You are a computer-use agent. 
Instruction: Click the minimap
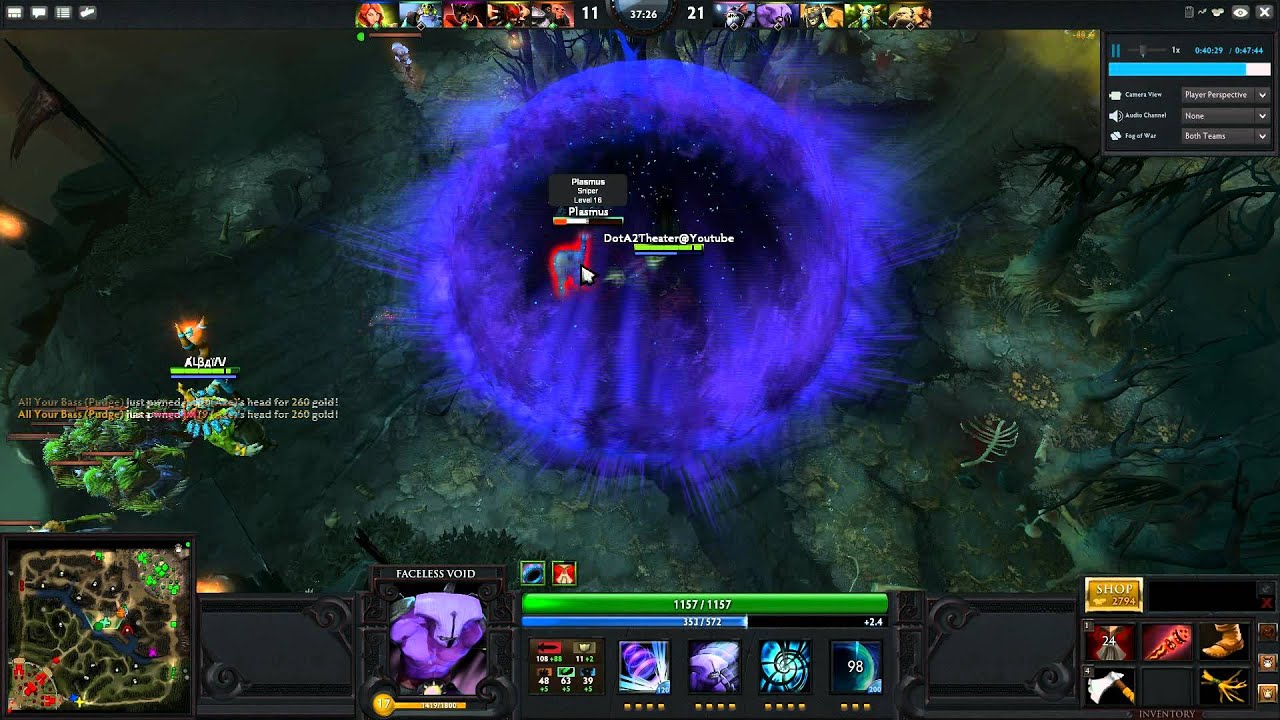(97, 627)
